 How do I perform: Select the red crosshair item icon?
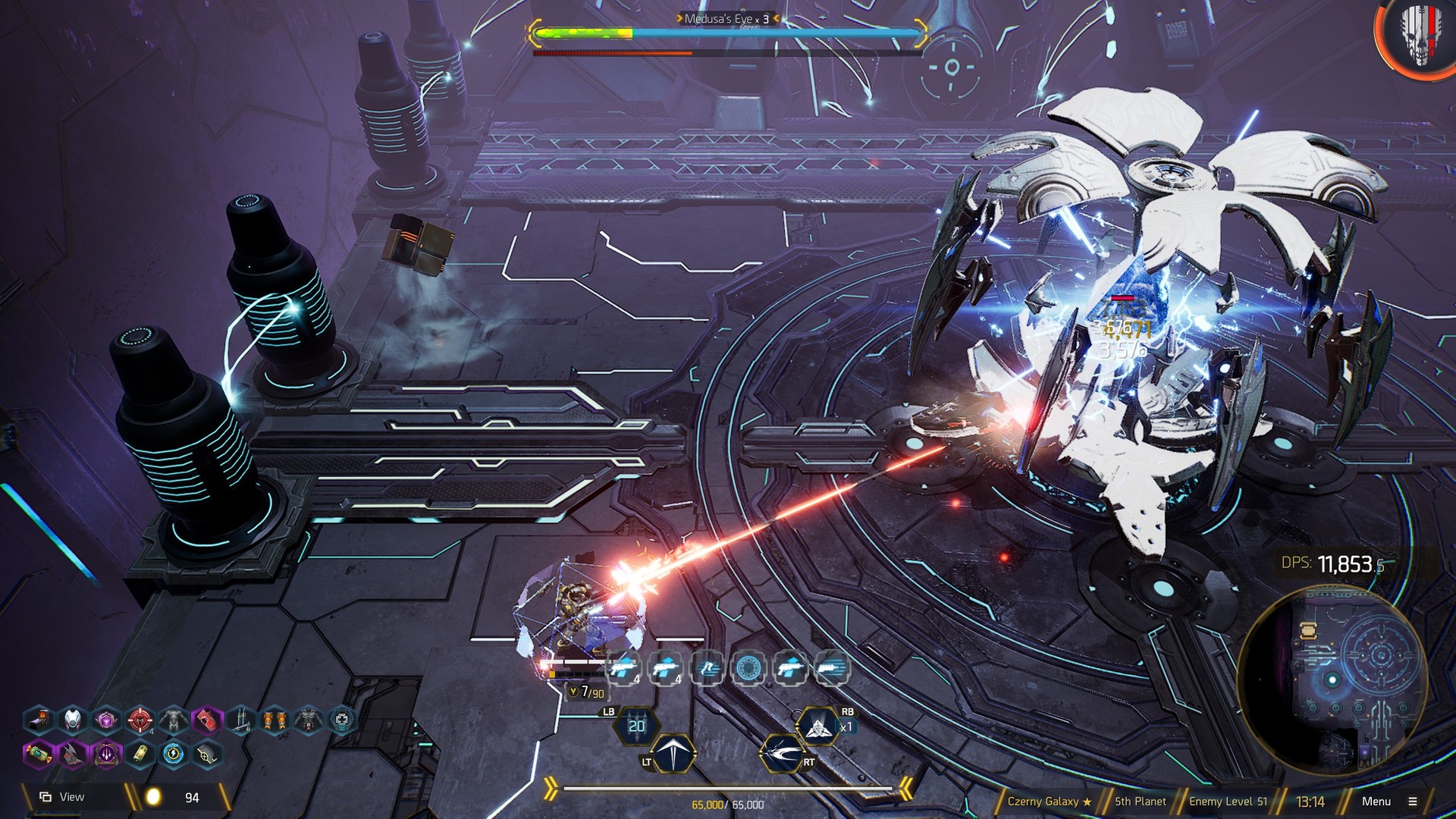pos(140,719)
